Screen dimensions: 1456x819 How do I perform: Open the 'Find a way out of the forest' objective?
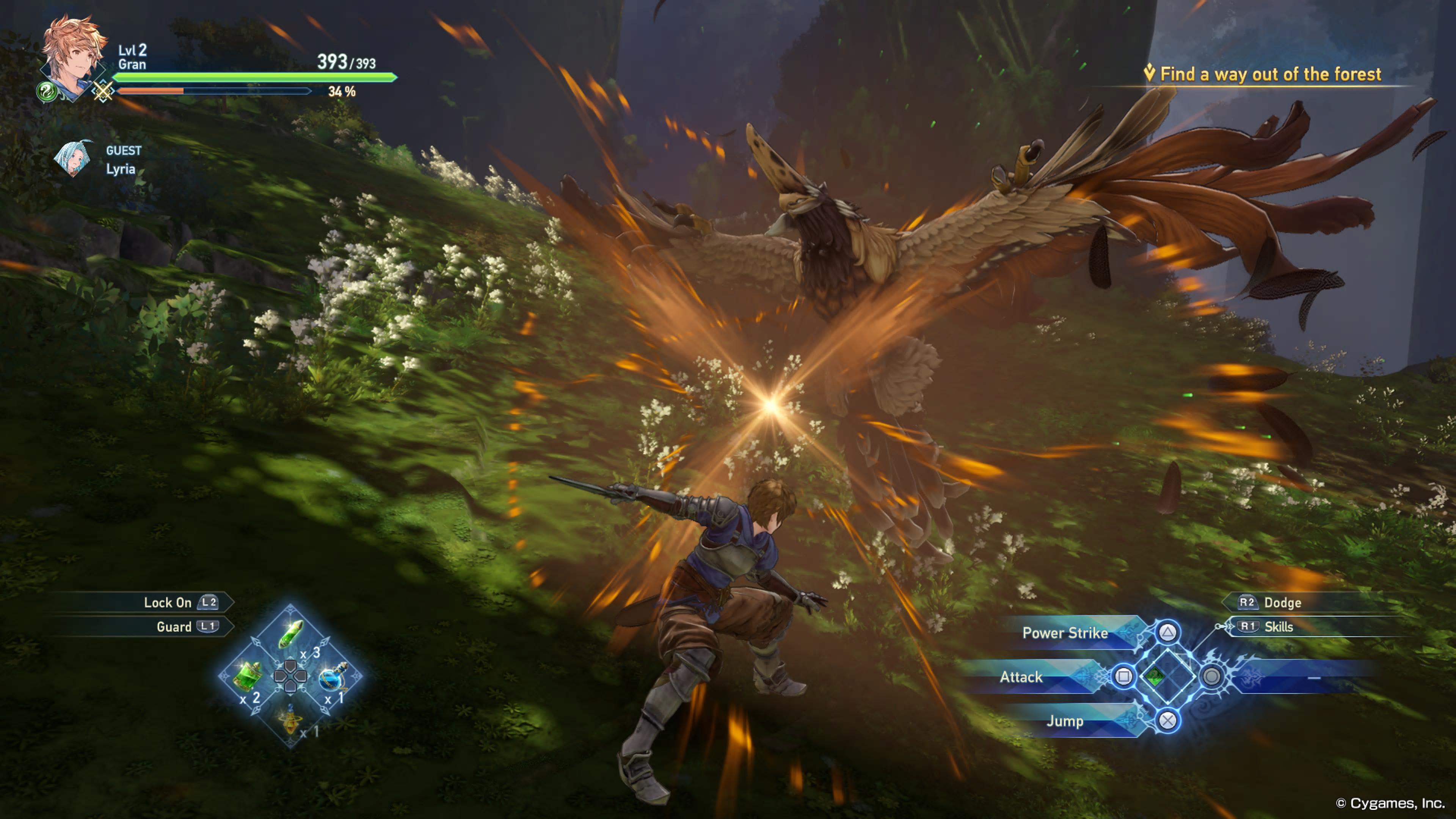(1269, 74)
